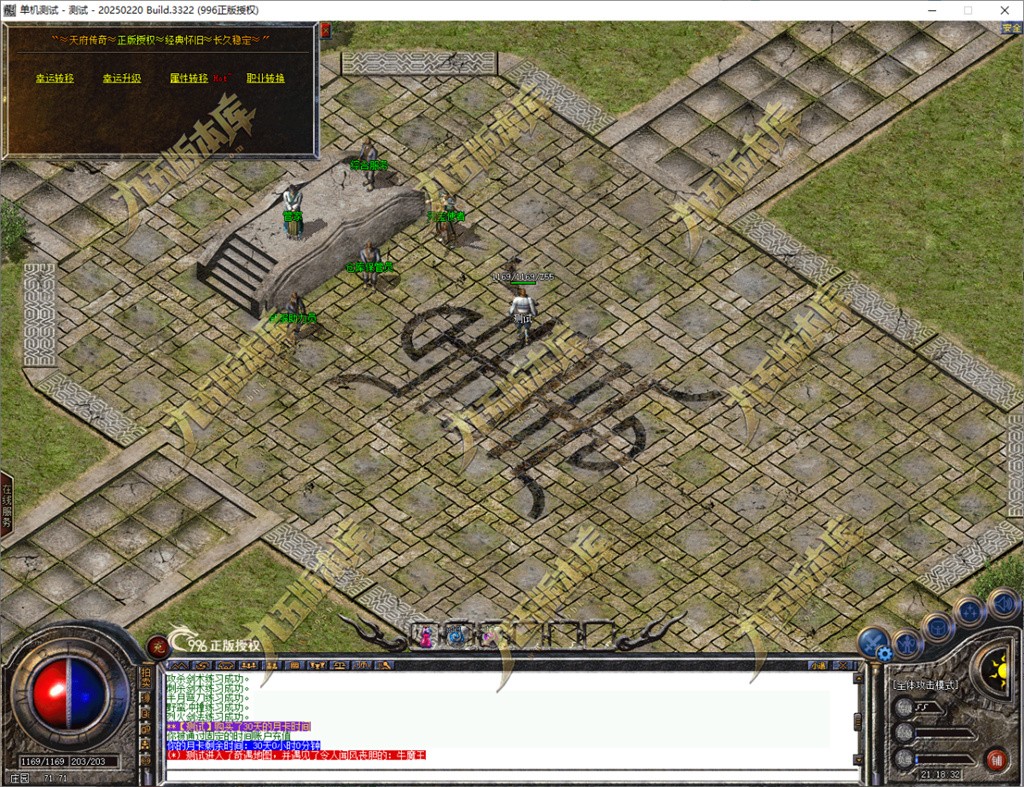The width and height of the screenshot is (1024, 787).
Task: Click the round red 充 recharge button
Action: [156, 645]
